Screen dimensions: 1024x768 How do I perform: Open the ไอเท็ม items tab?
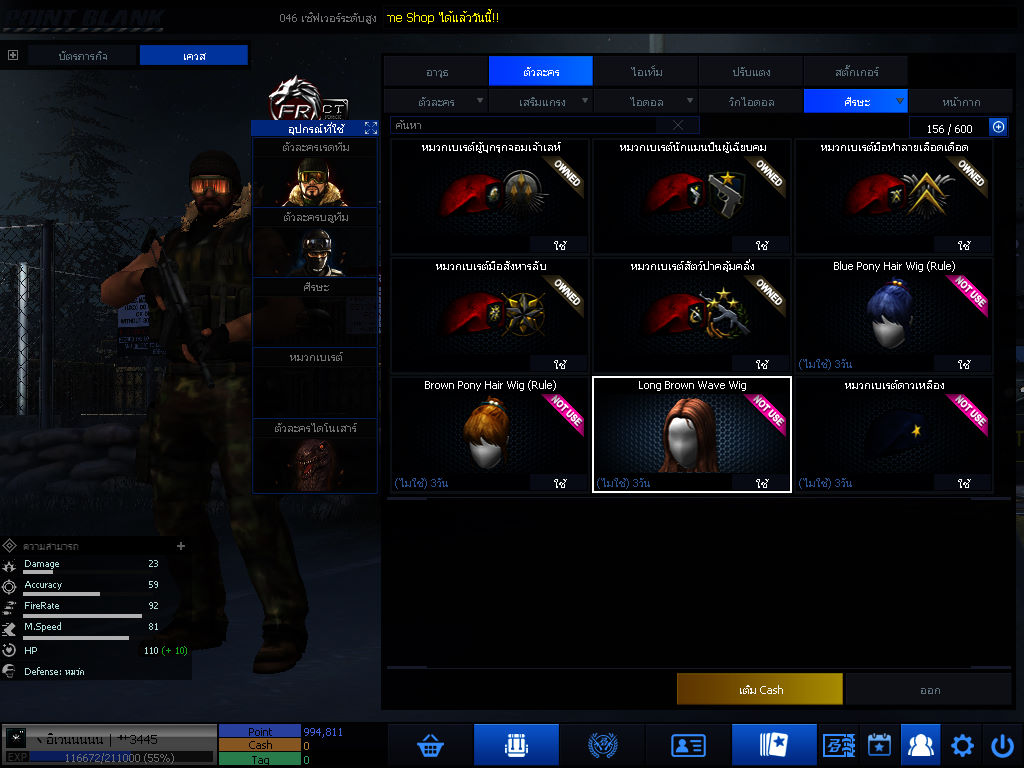click(x=646, y=72)
